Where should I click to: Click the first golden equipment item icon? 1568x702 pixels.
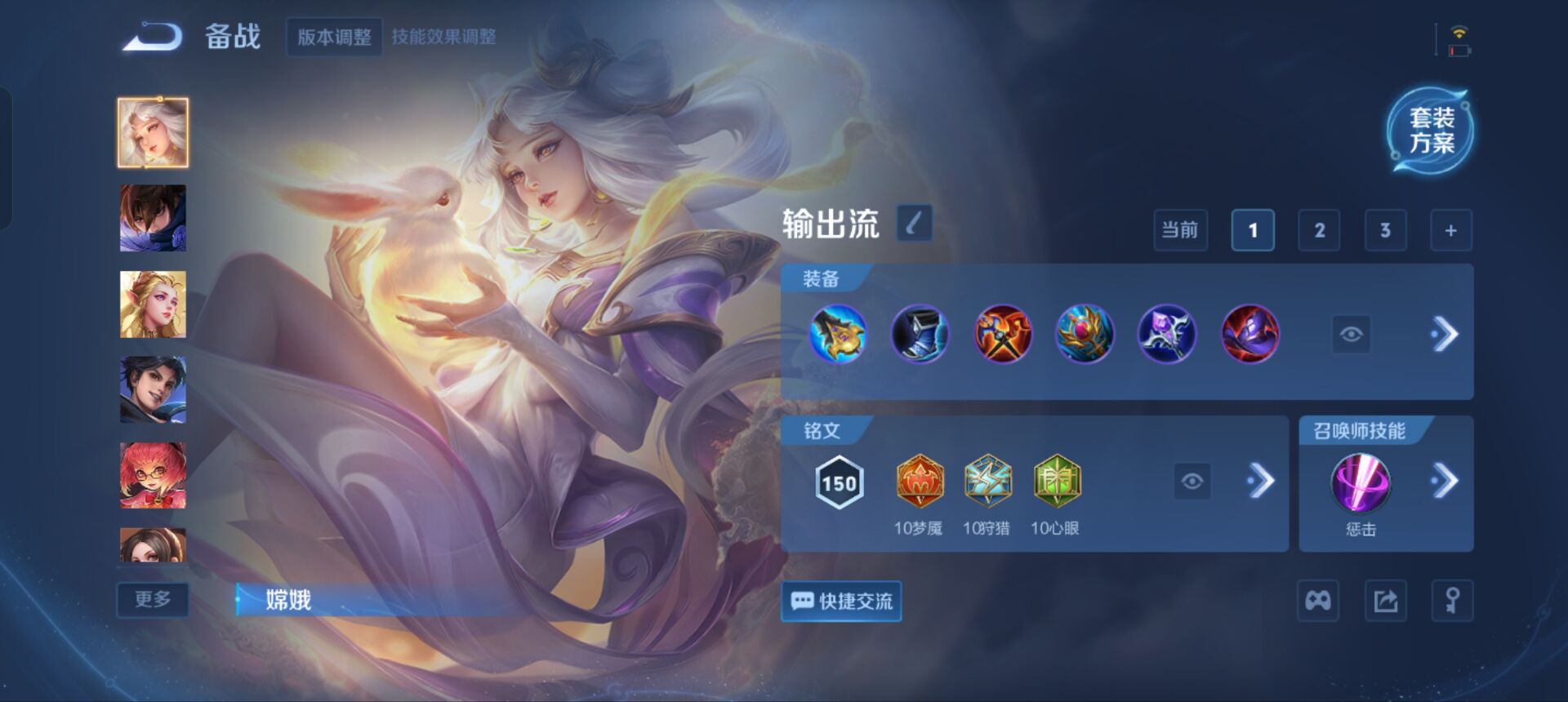click(x=838, y=333)
